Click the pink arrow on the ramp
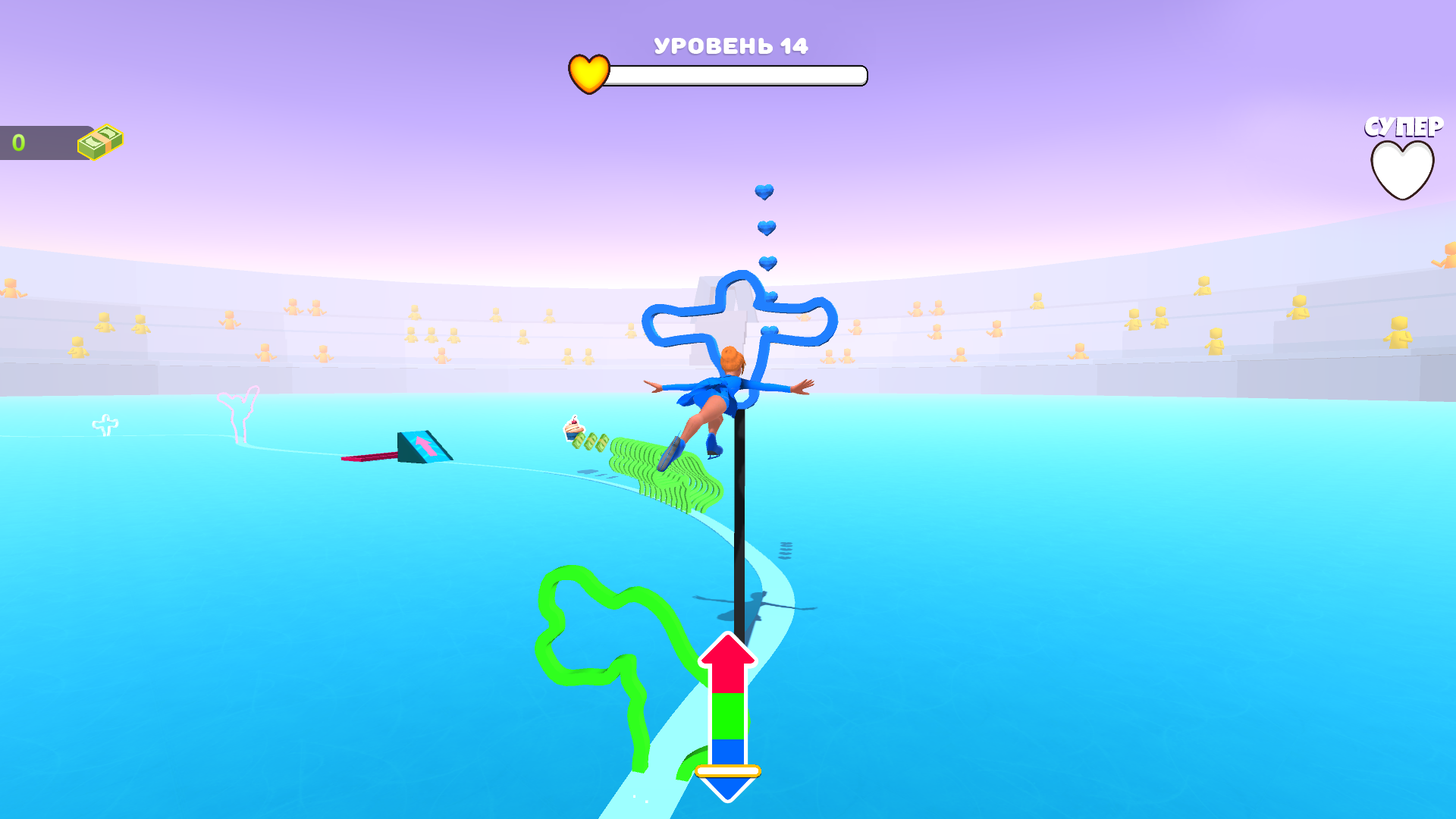 425,447
